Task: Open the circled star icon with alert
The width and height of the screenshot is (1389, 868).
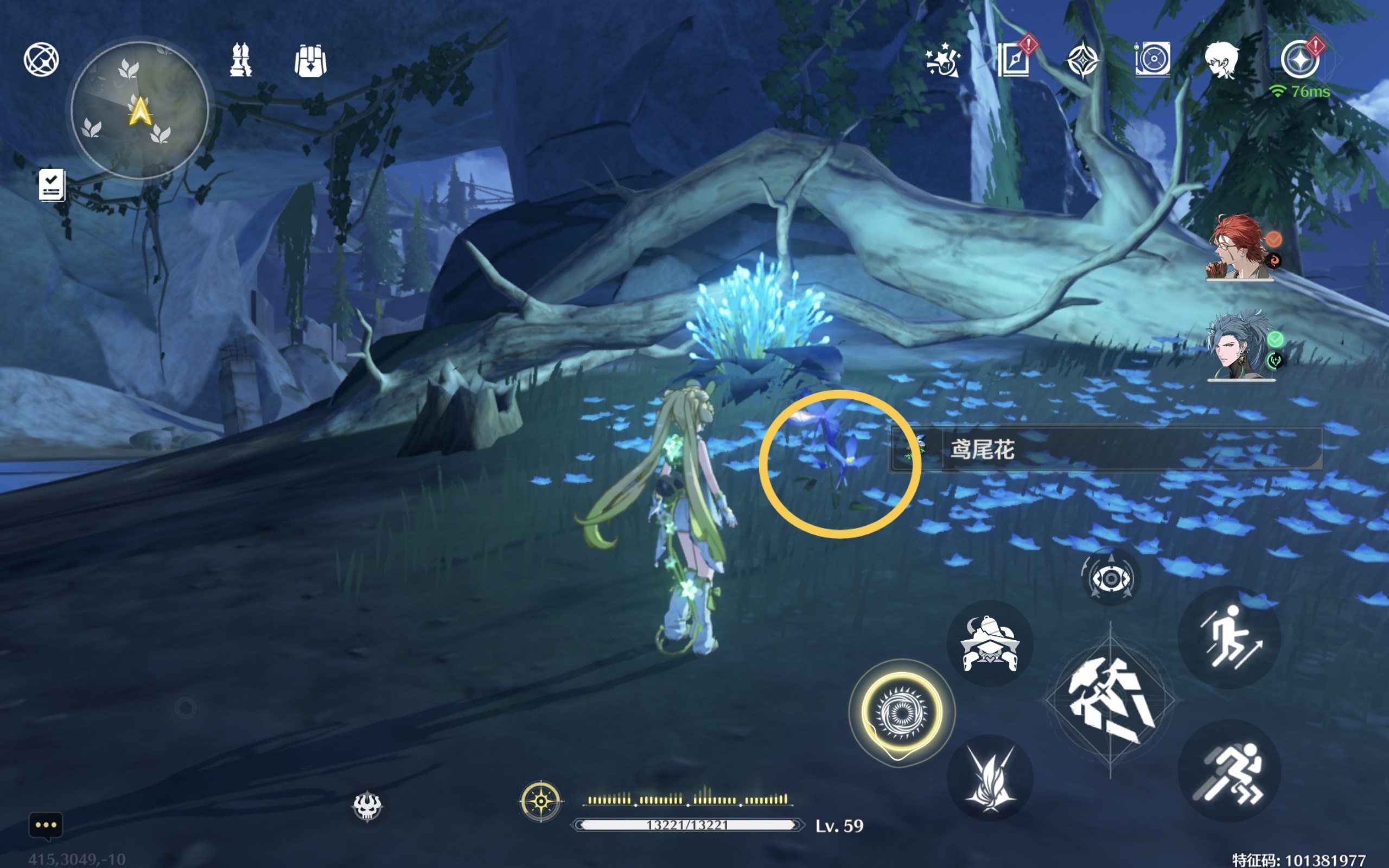Action: [1299, 60]
